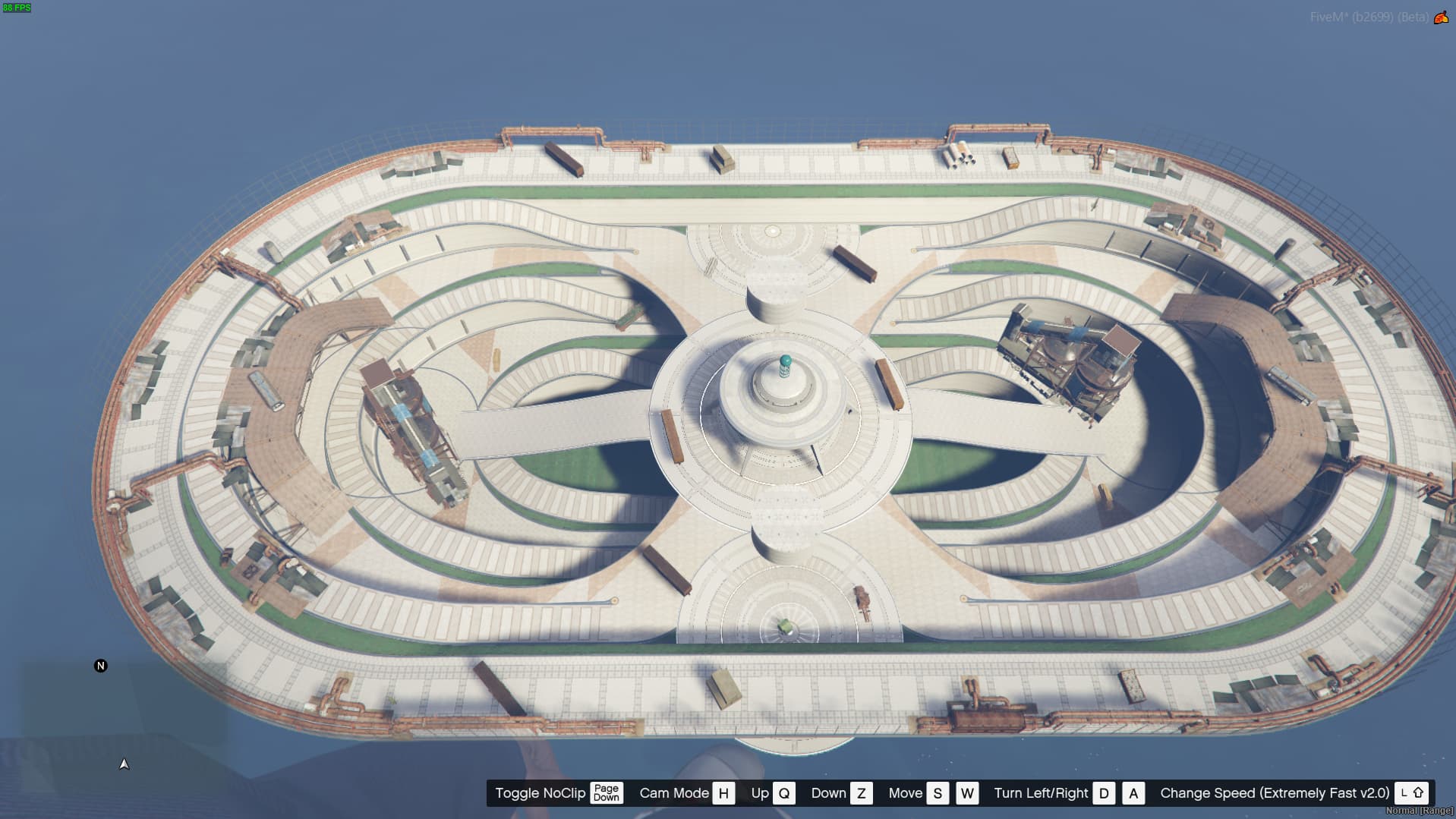Image resolution: width=1456 pixels, height=819 pixels.
Task: Click the Q key badge for Up
Action: [783, 792]
